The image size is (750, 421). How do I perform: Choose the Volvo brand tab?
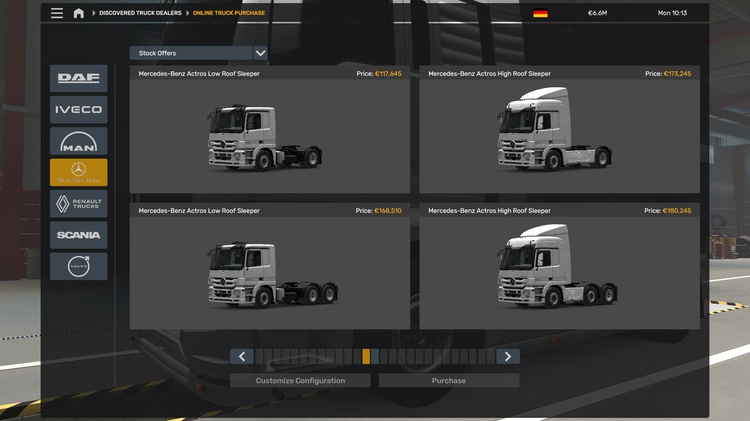click(x=78, y=266)
